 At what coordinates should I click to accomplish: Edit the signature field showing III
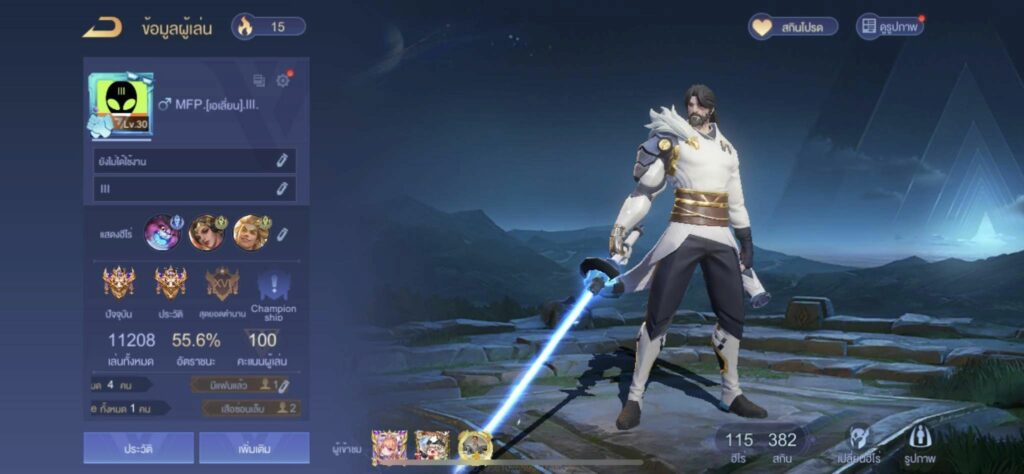pos(283,188)
